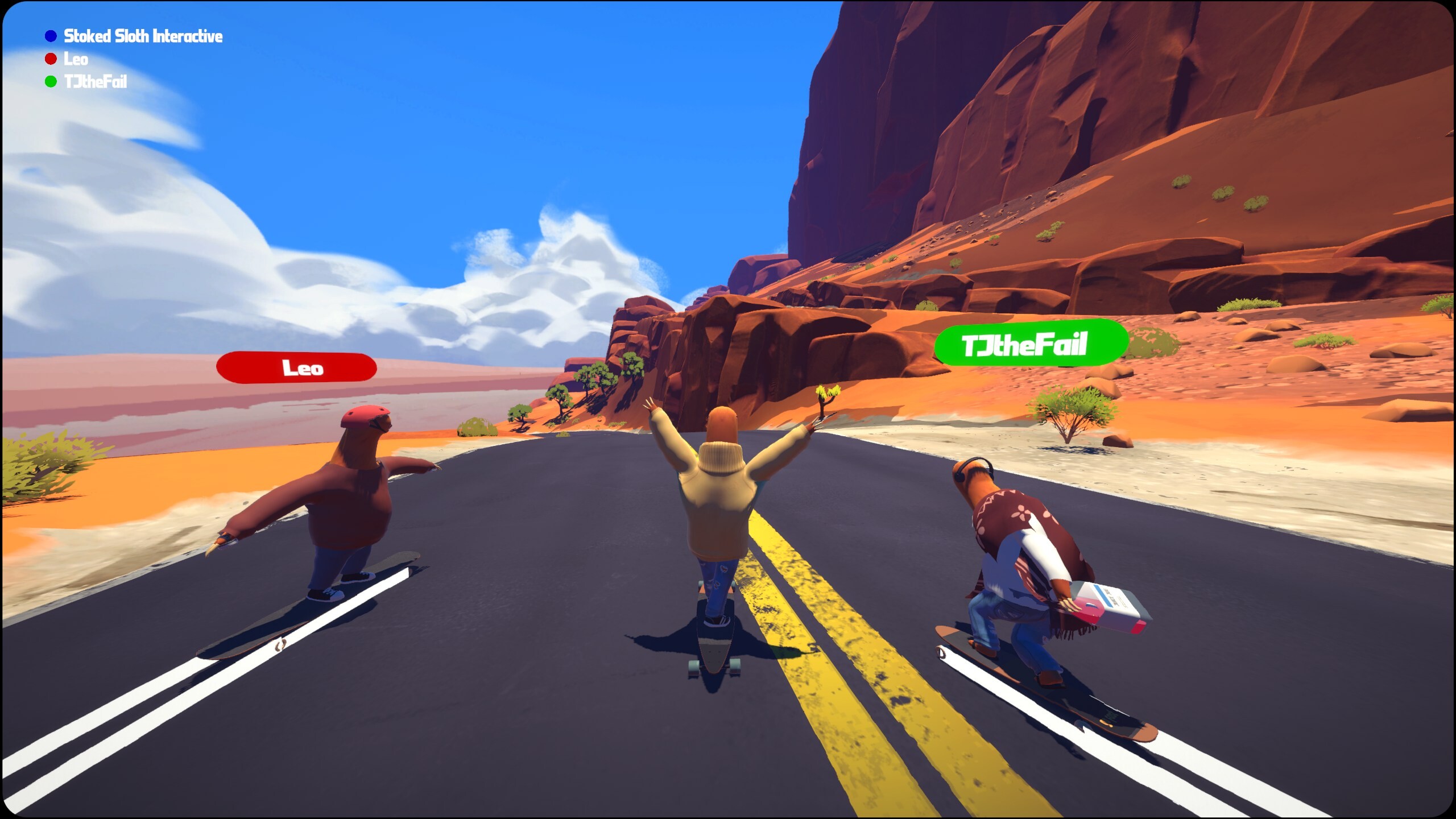Click Leo's red helmet
Image resolution: width=1456 pixels, height=819 pixels.
[365, 417]
